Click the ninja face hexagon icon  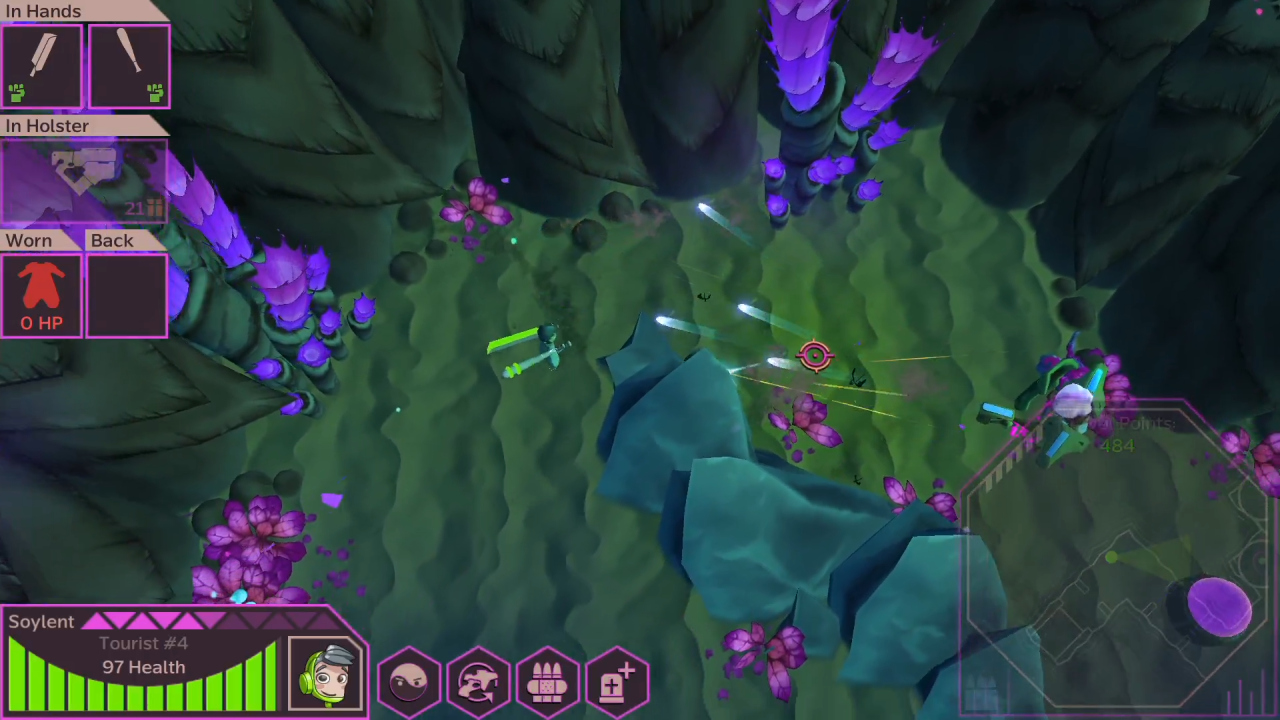408,680
